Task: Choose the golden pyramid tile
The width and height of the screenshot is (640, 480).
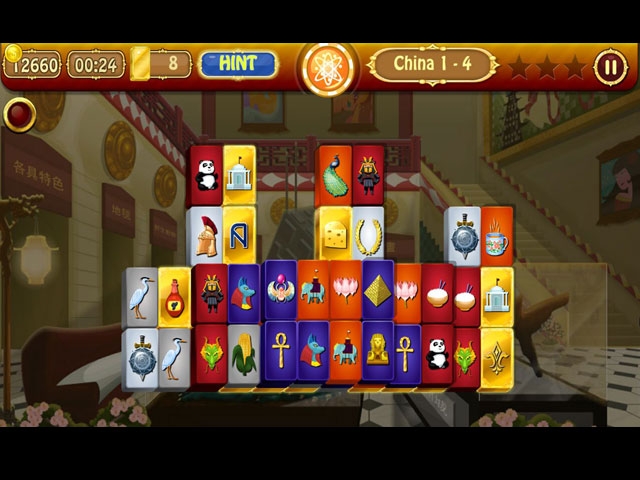Action: point(377,290)
